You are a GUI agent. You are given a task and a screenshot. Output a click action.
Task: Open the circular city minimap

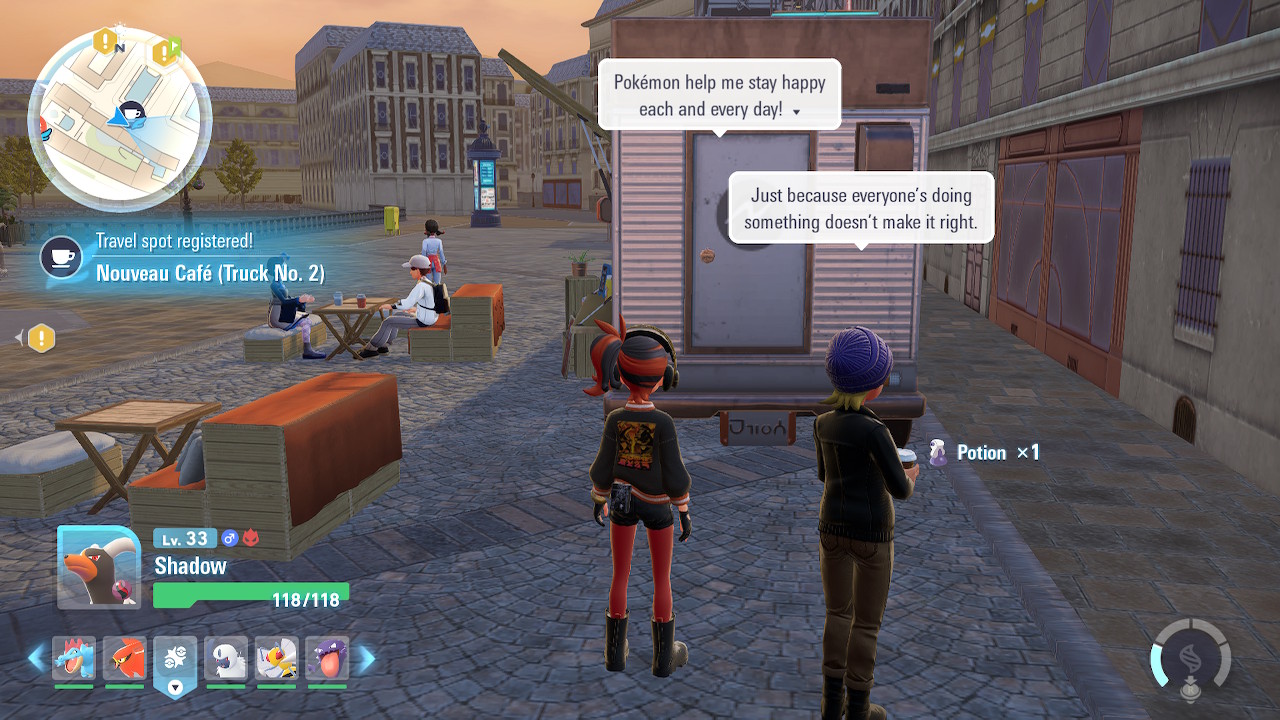tap(119, 122)
